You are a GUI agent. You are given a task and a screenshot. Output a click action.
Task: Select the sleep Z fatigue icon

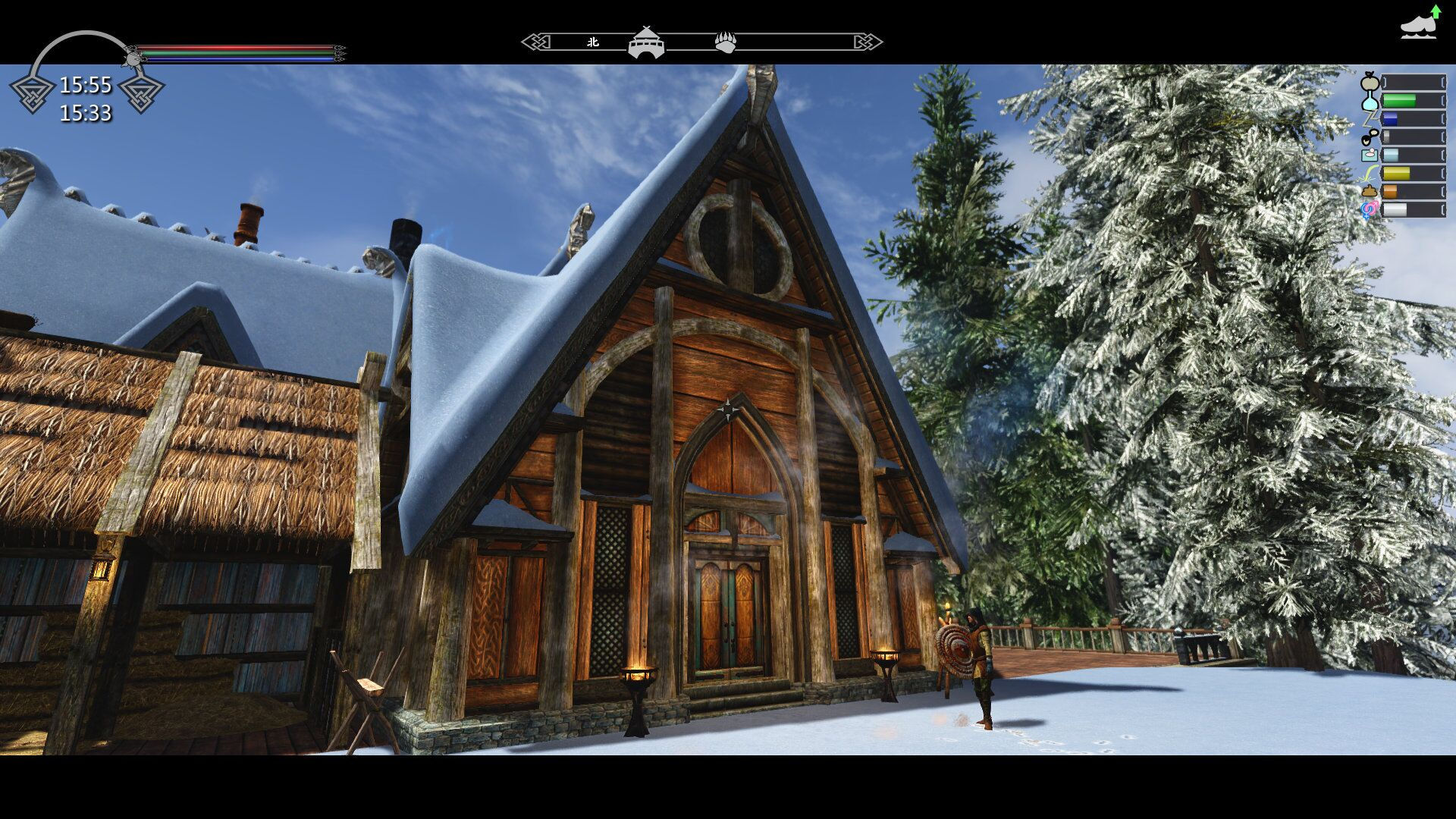(1370, 119)
